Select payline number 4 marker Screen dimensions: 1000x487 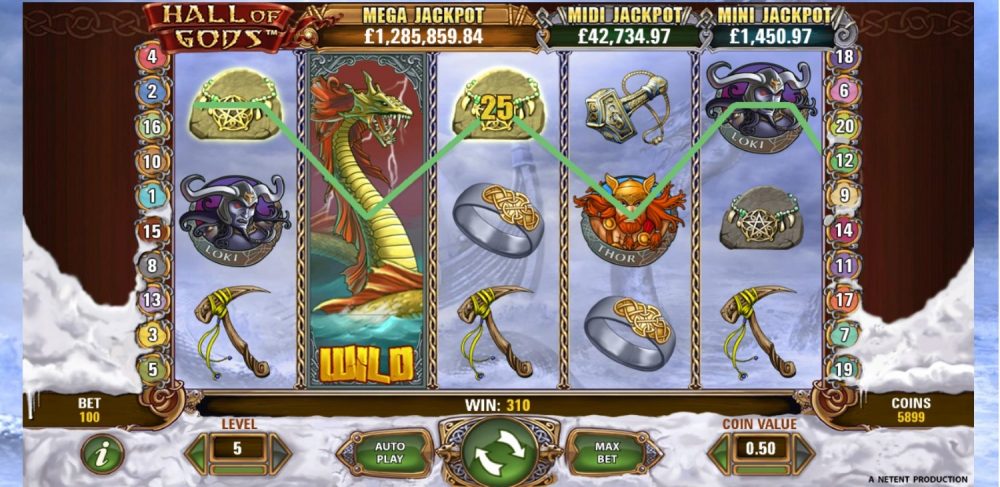tap(153, 57)
